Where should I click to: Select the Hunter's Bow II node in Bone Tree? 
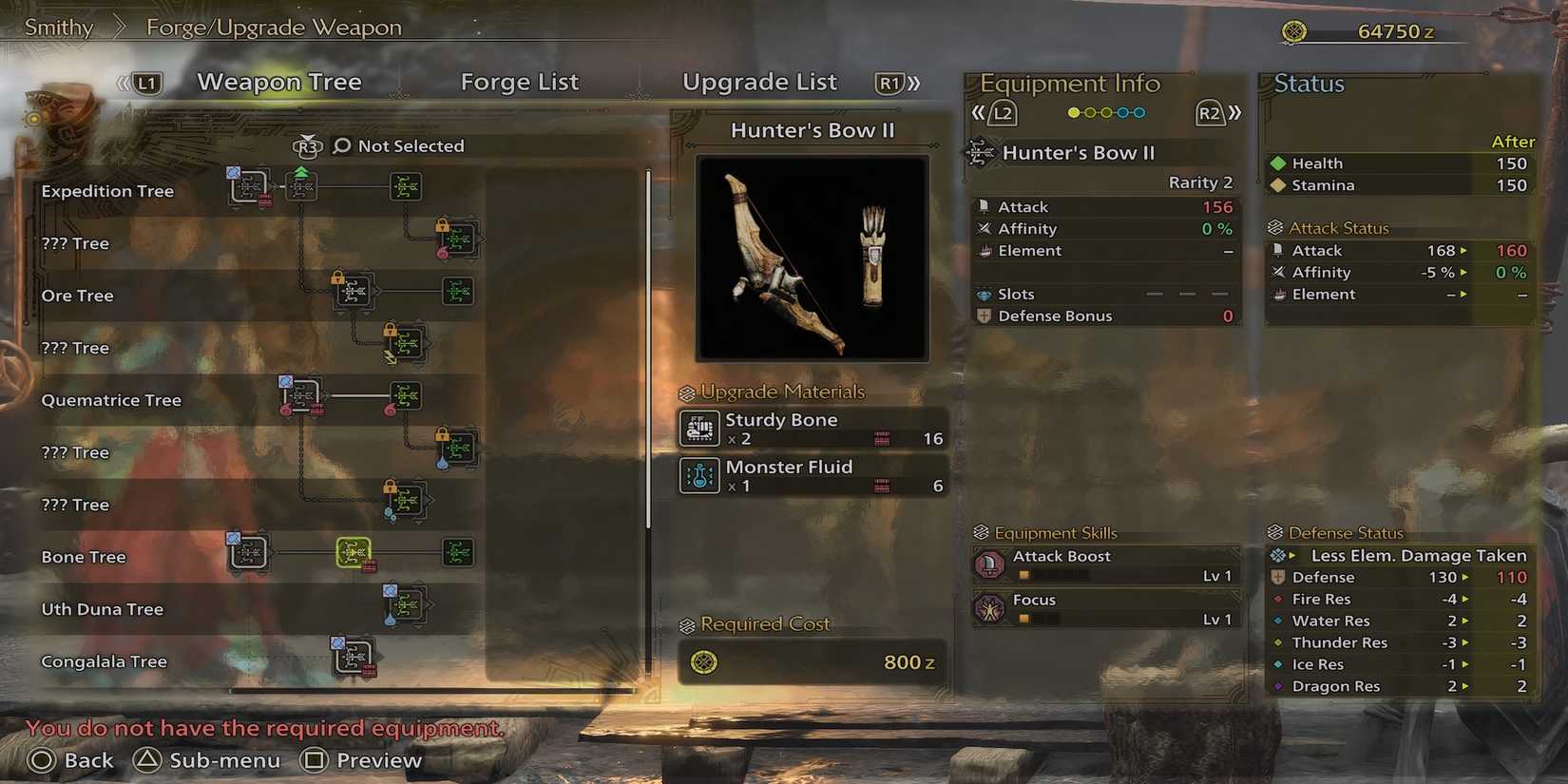(x=355, y=552)
